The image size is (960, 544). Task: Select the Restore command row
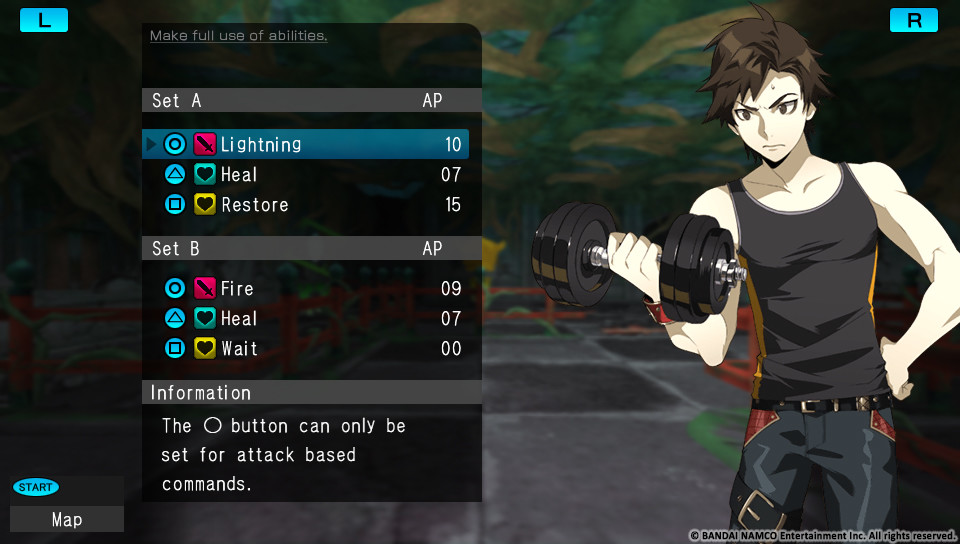coord(305,205)
